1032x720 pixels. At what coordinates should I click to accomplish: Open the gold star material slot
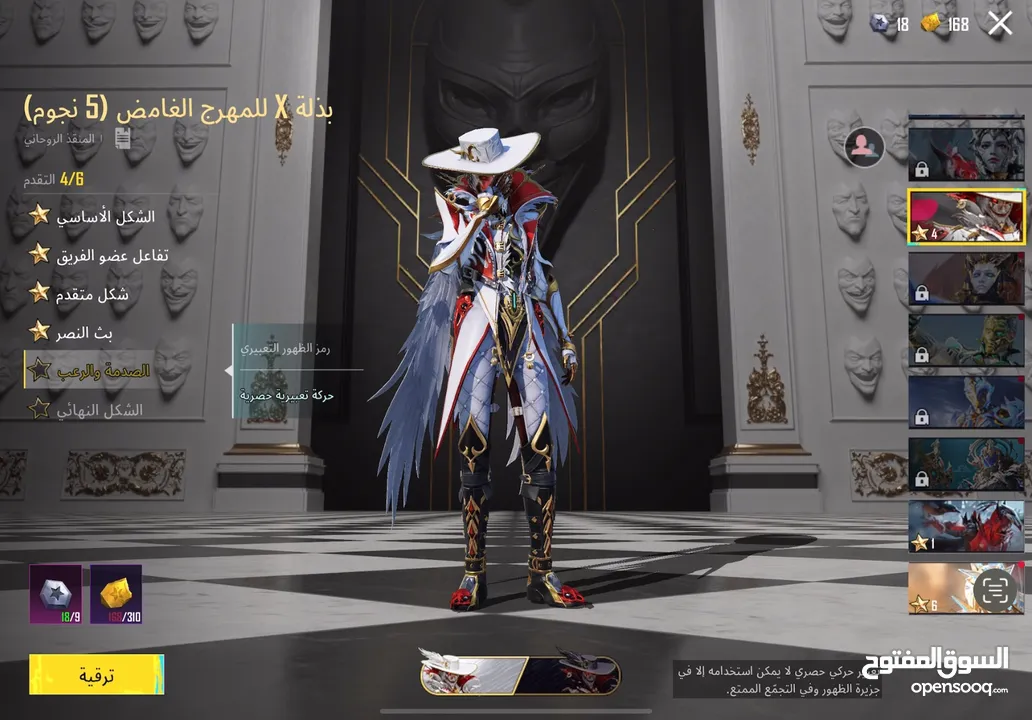click(116, 594)
